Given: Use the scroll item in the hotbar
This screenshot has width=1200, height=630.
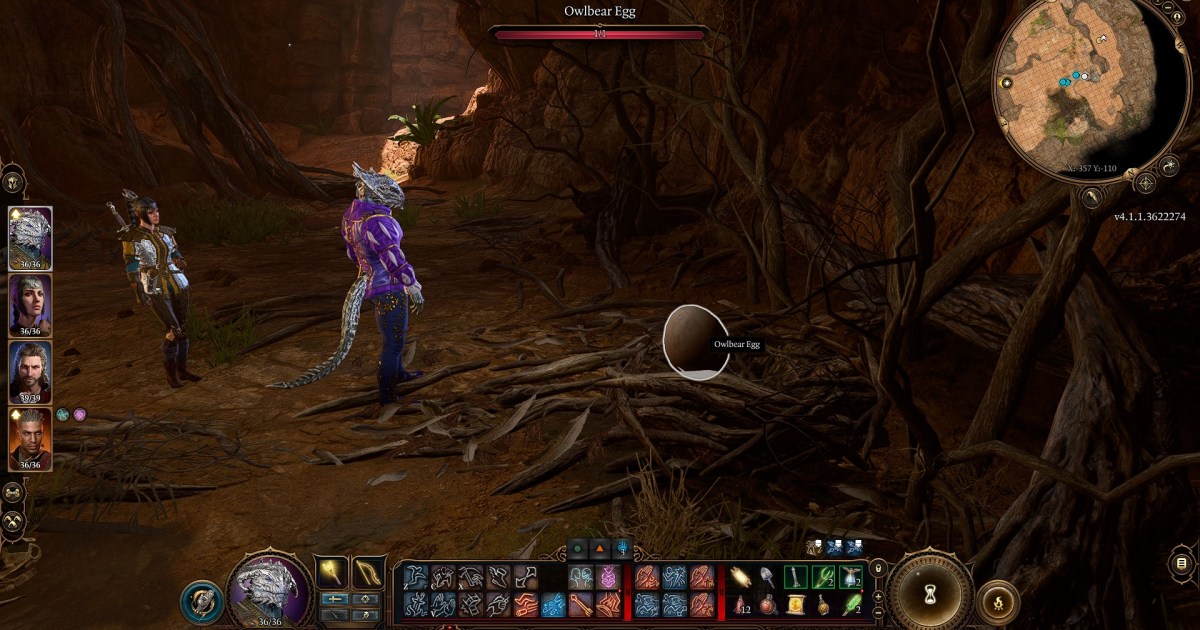Looking at the screenshot, I should 796,604.
